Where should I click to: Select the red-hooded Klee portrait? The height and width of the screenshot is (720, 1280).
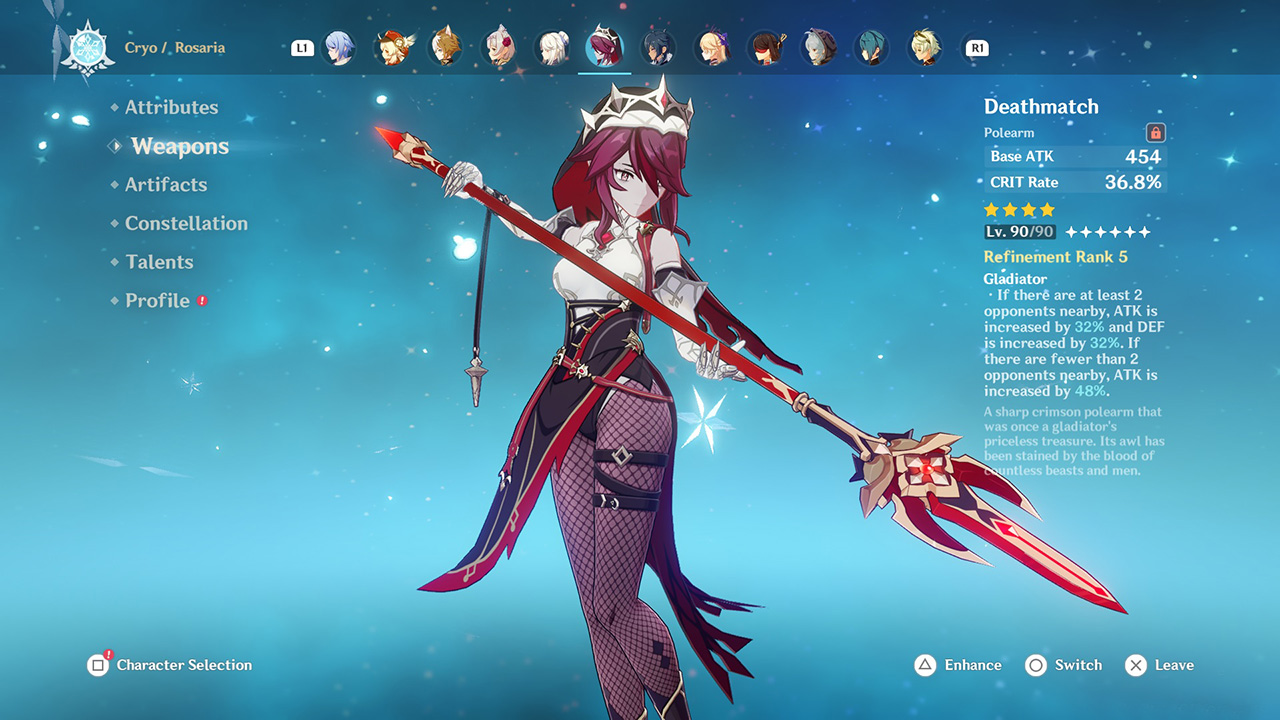pyautogui.click(x=393, y=46)
